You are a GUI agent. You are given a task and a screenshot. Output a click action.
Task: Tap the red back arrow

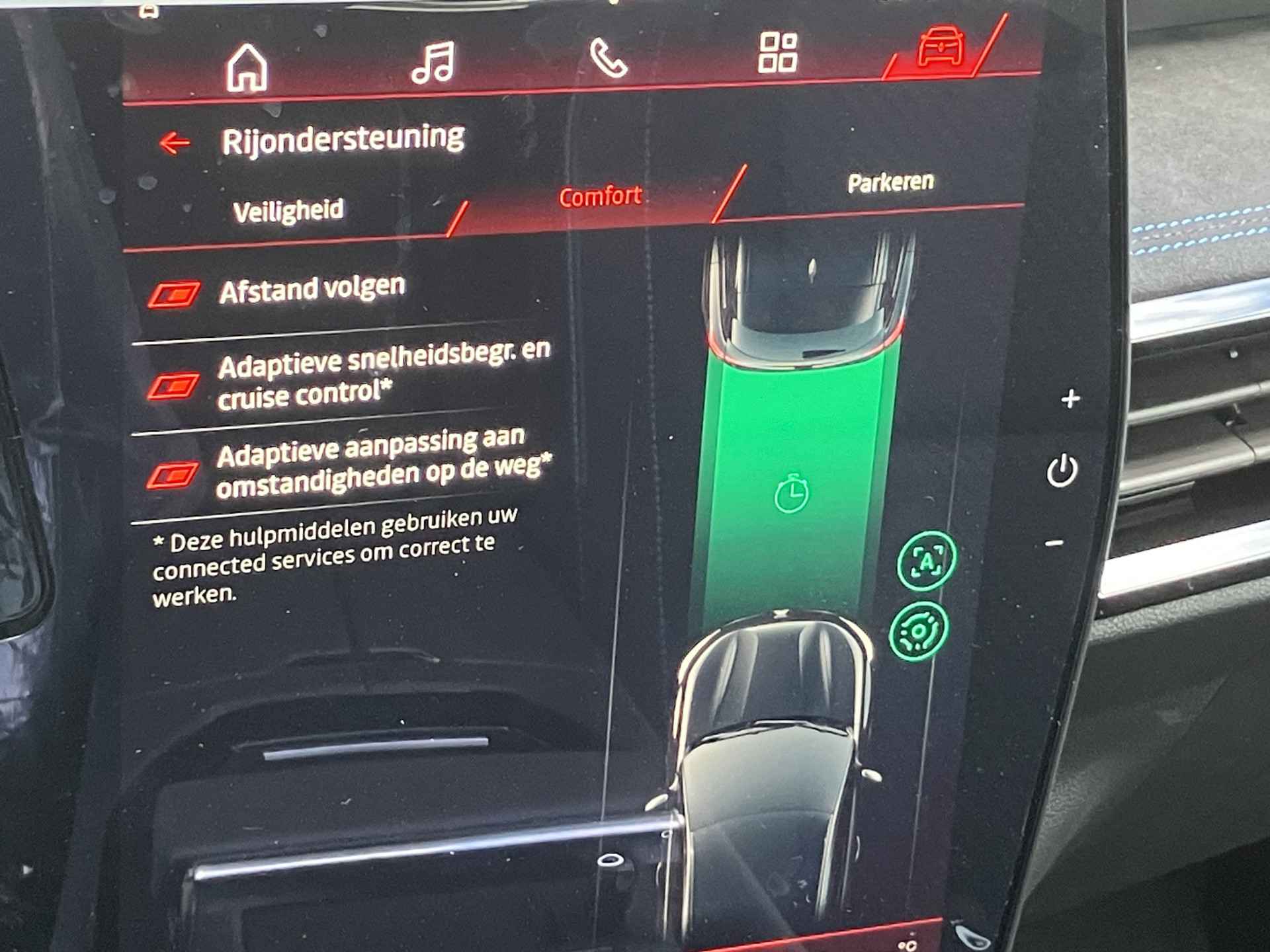point(175,142)
